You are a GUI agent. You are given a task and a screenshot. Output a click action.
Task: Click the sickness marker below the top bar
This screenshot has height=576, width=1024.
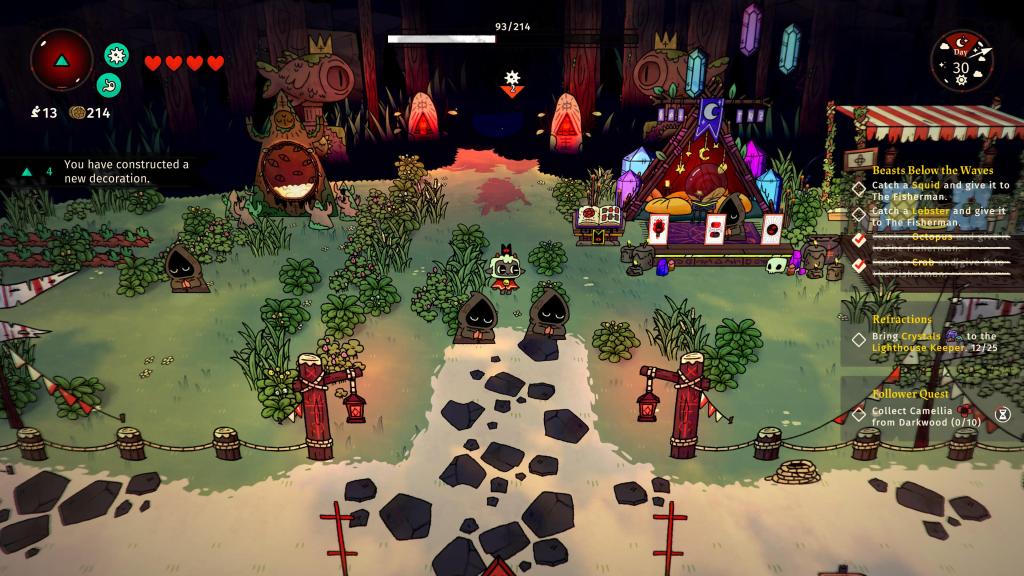[512, 83]
